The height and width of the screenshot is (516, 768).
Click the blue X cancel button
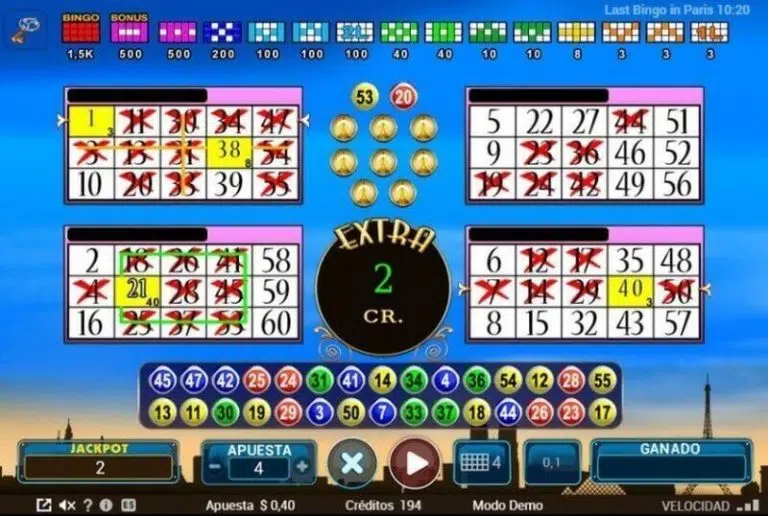[x=352, y=464]
